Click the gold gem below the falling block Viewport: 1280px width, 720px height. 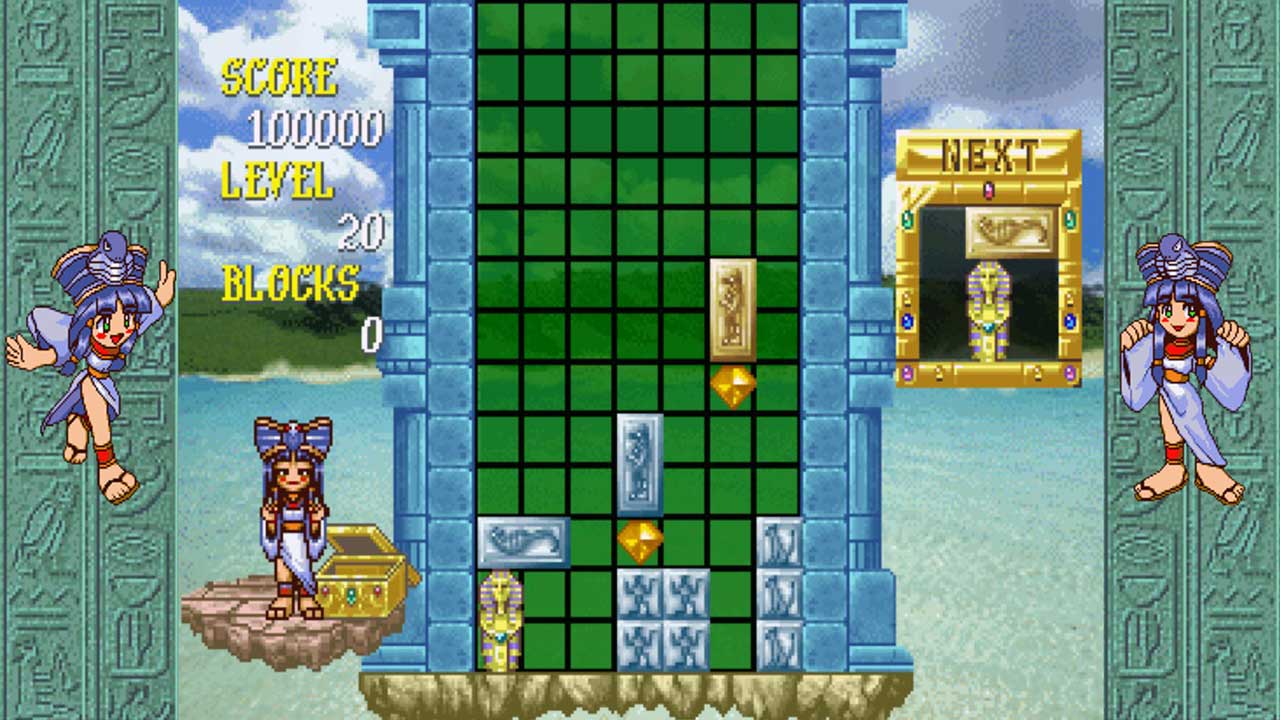pos(731,389)
